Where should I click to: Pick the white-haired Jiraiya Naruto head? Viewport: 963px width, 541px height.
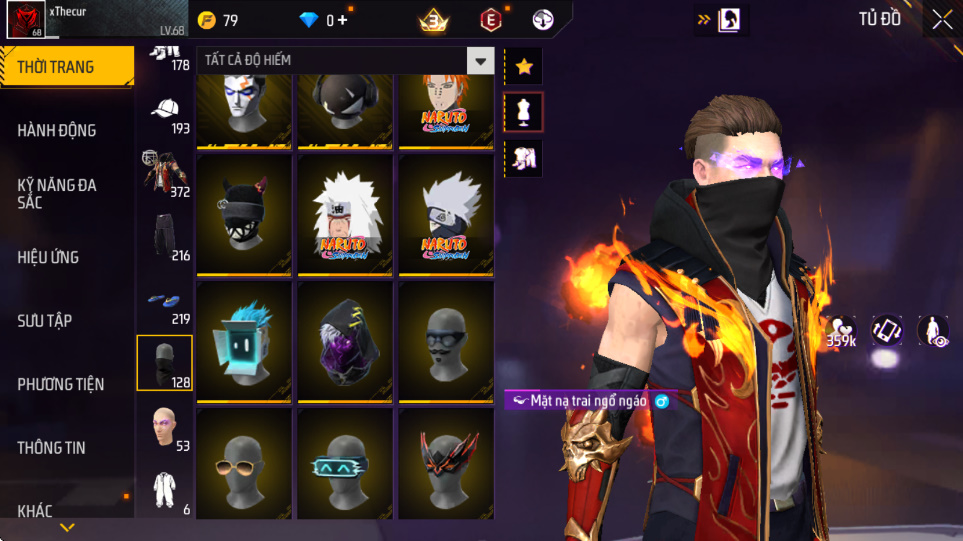[x=346, y=215]
